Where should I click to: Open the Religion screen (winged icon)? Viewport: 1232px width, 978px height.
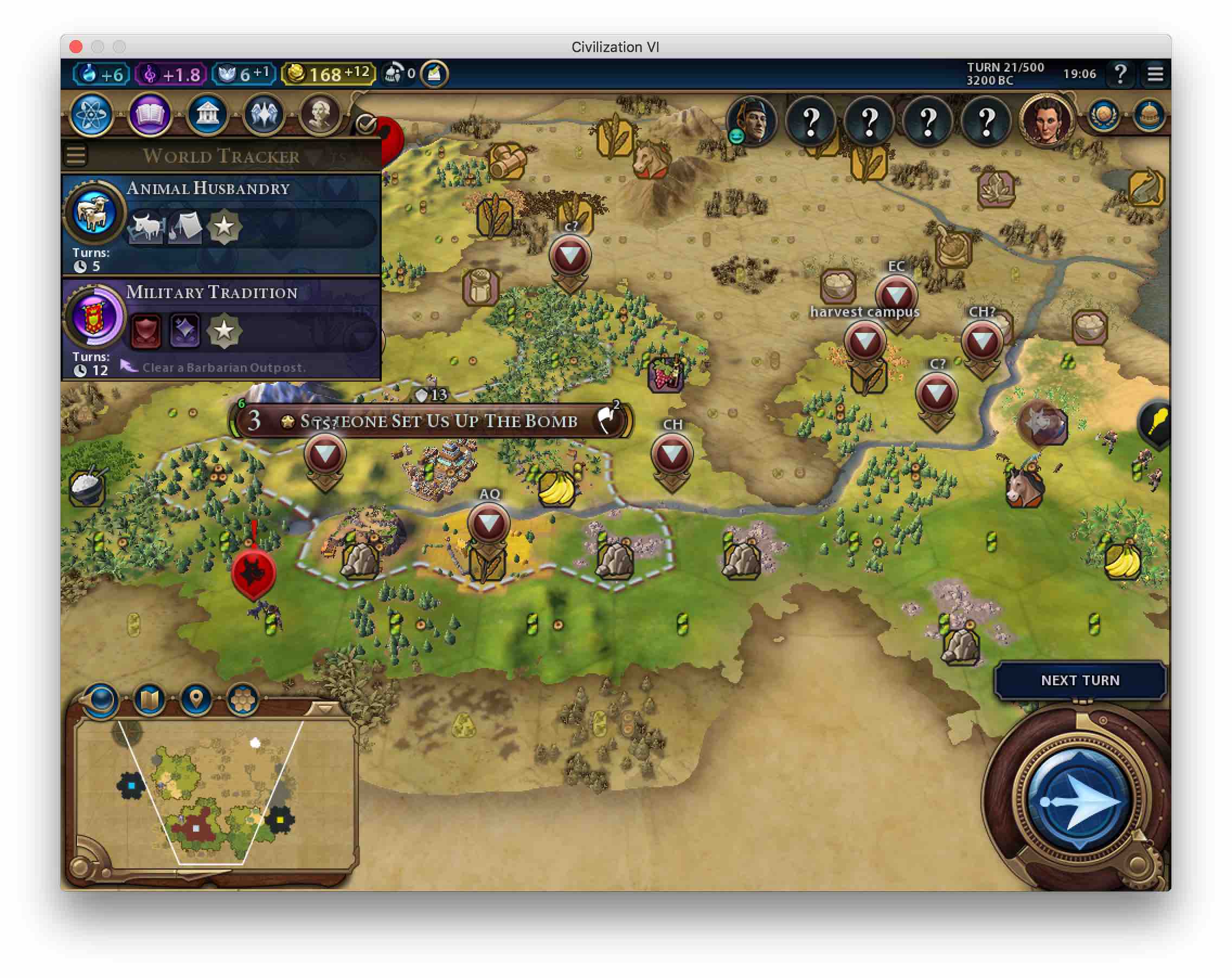(264, 115)
